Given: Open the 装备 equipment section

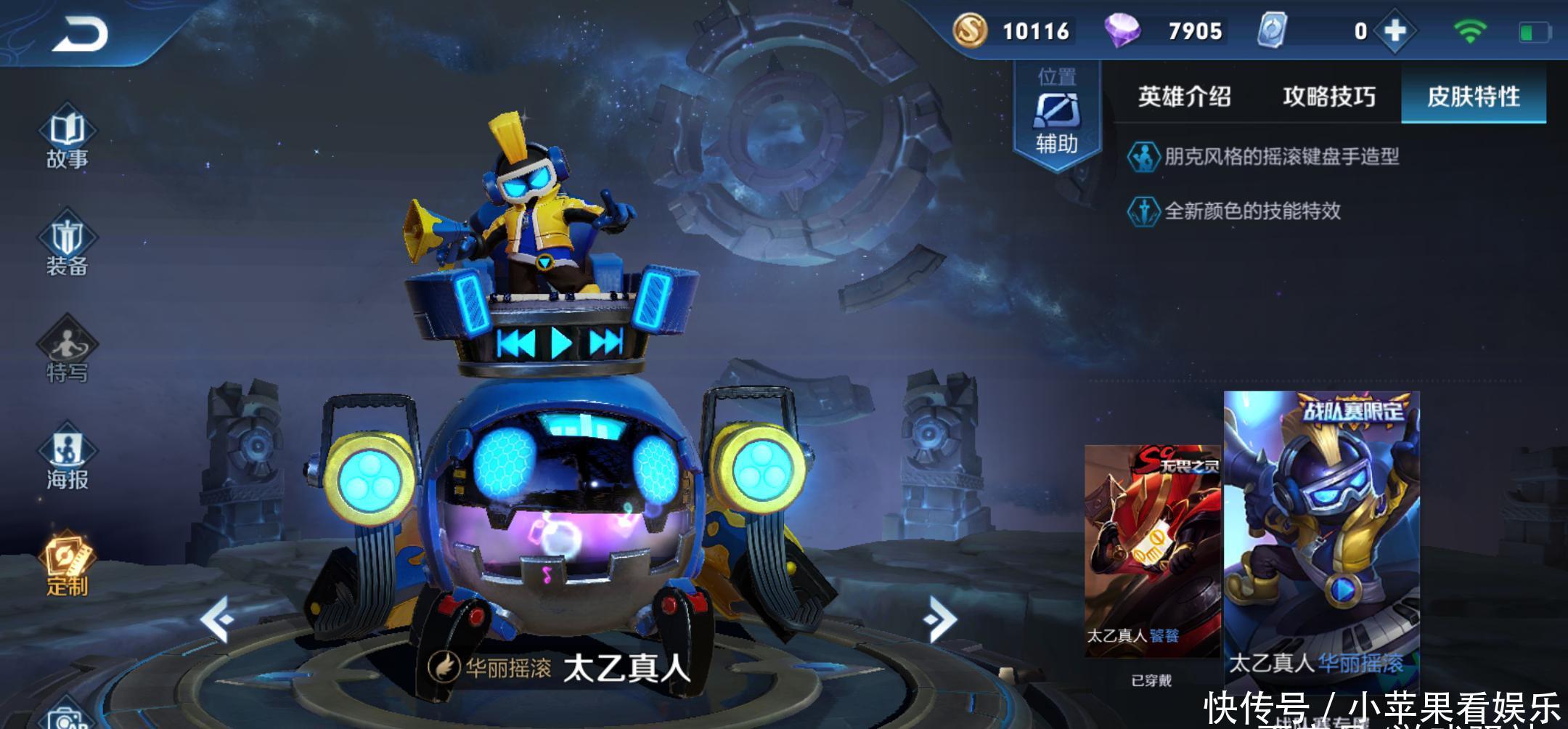Looking at the screenshot, I should pyautogui.click(x=67, y=247).
